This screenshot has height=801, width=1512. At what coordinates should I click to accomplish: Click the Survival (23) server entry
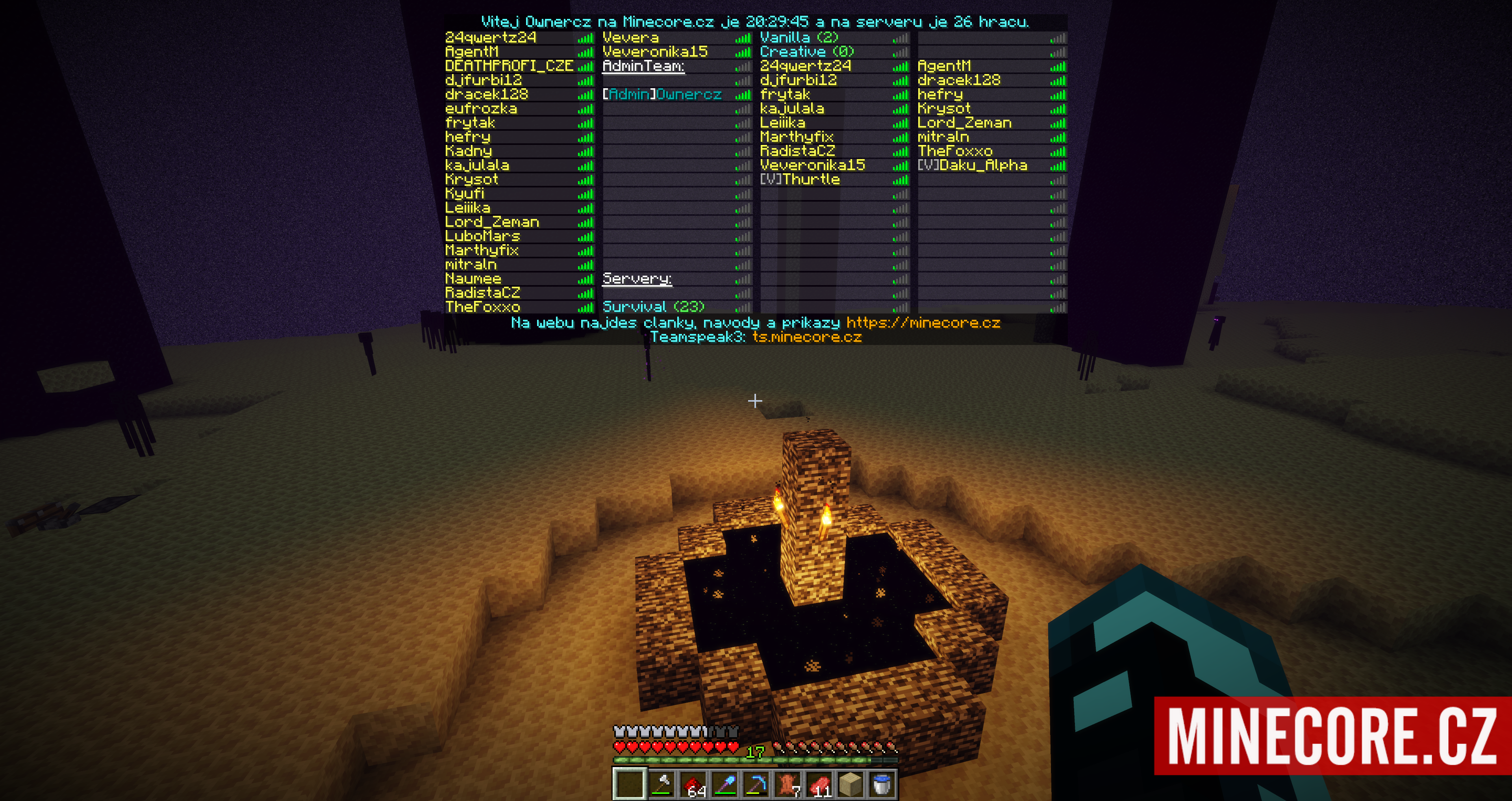point(653,306)
